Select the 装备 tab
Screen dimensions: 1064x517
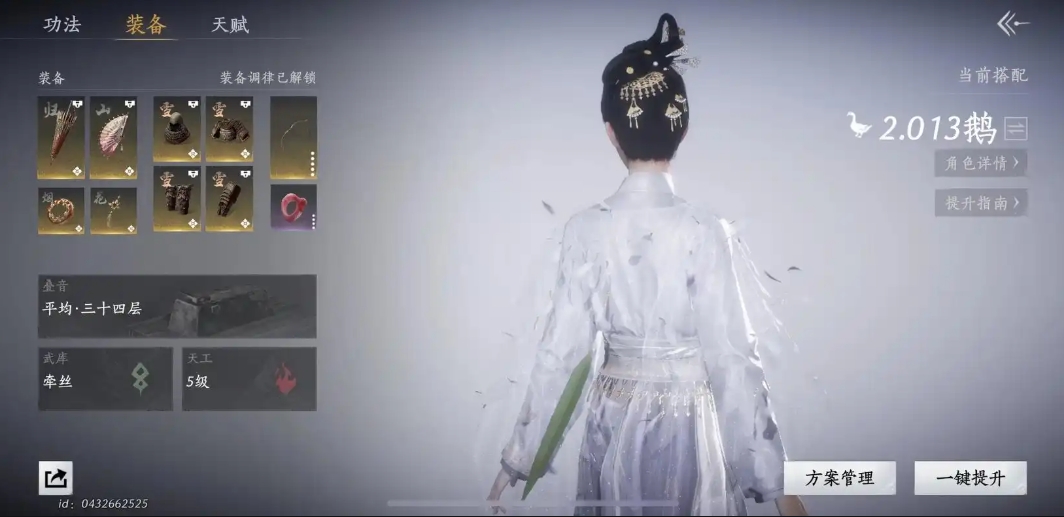146,25
